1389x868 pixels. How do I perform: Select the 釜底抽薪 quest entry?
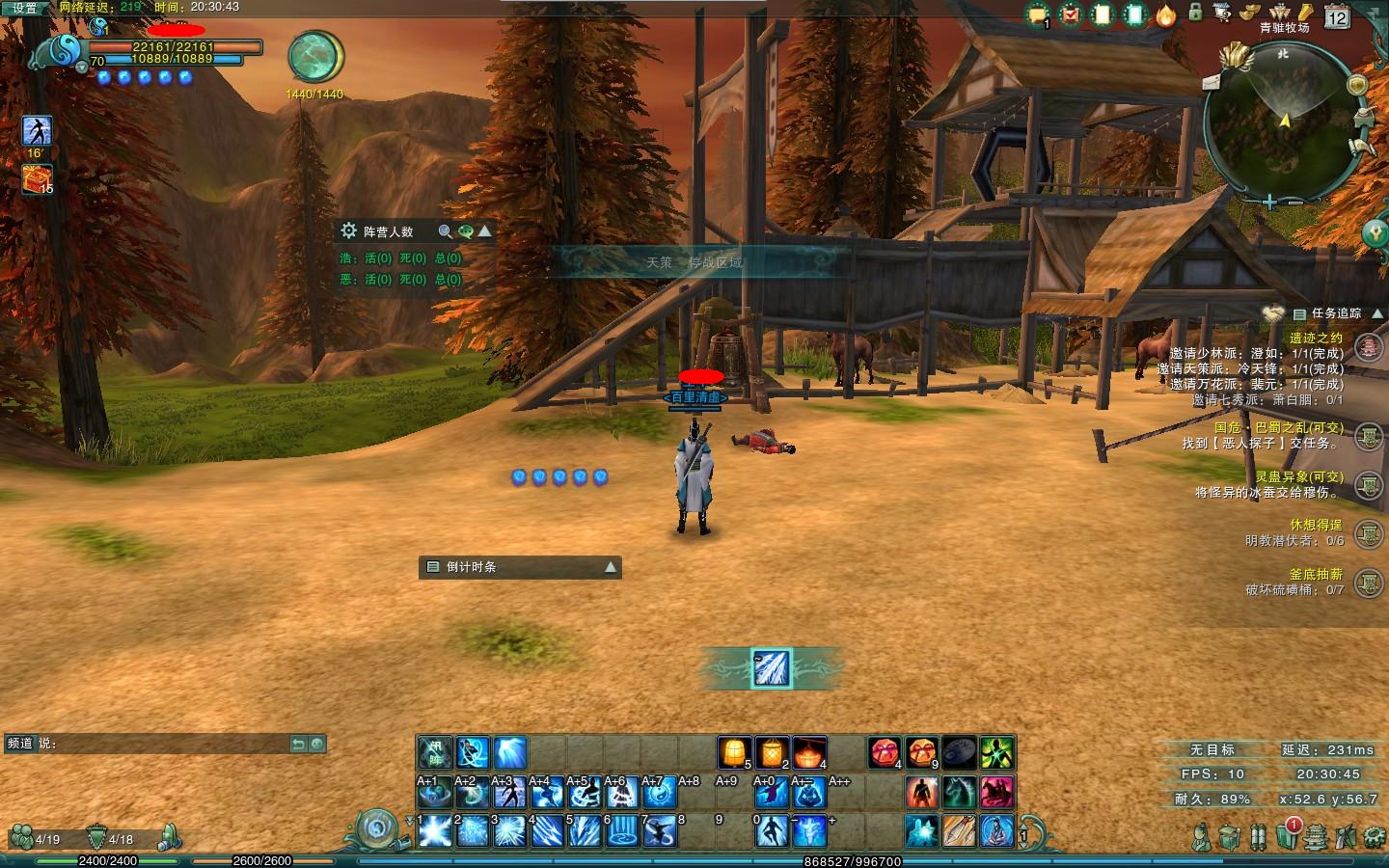click(x=1316, y=574)
